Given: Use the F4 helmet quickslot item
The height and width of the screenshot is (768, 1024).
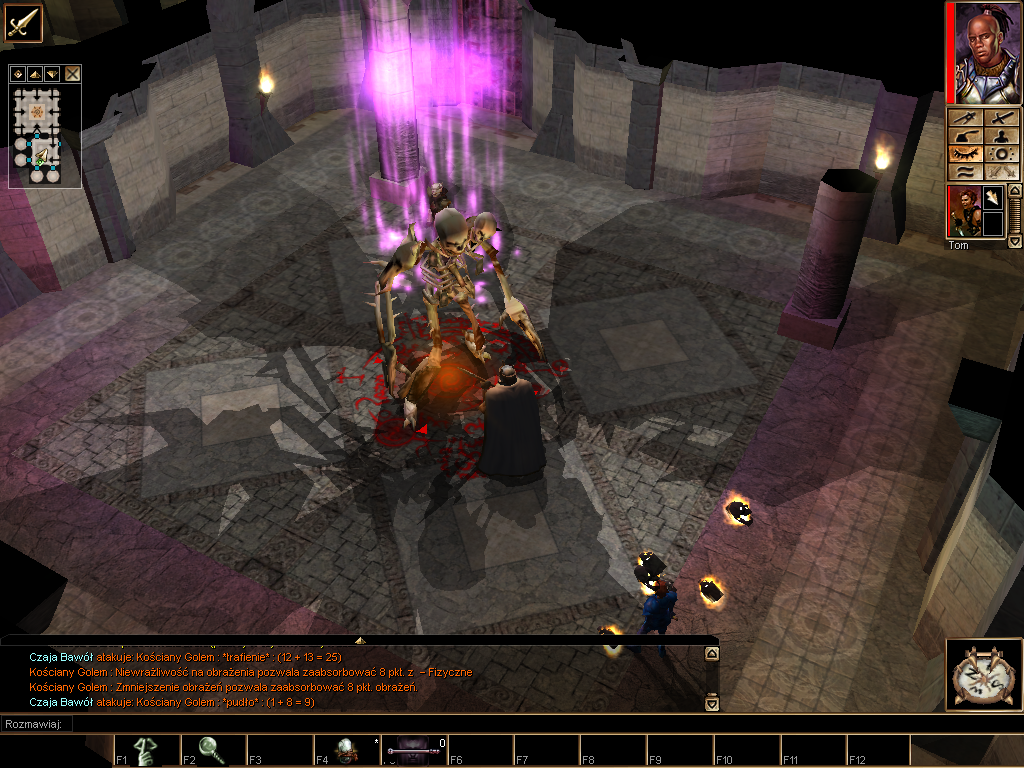Looking at the screenshot, I should tap(346, 750).
